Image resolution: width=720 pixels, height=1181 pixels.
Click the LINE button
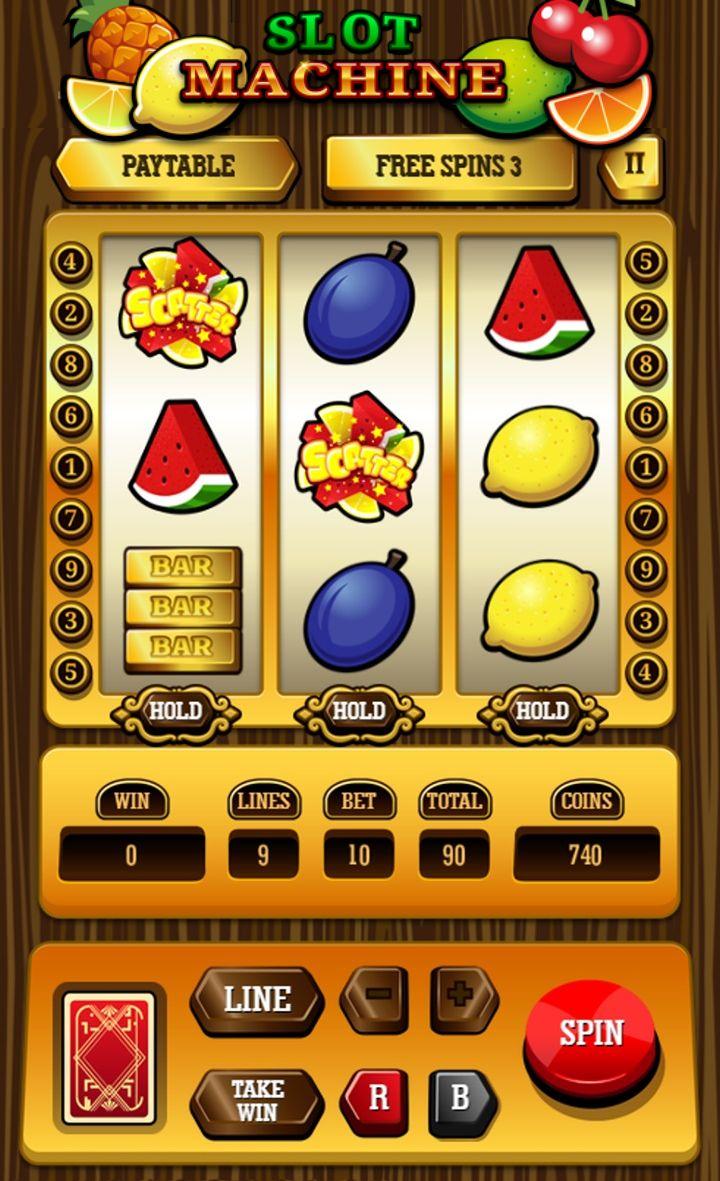pyautogui.click(x=257, y=999)
